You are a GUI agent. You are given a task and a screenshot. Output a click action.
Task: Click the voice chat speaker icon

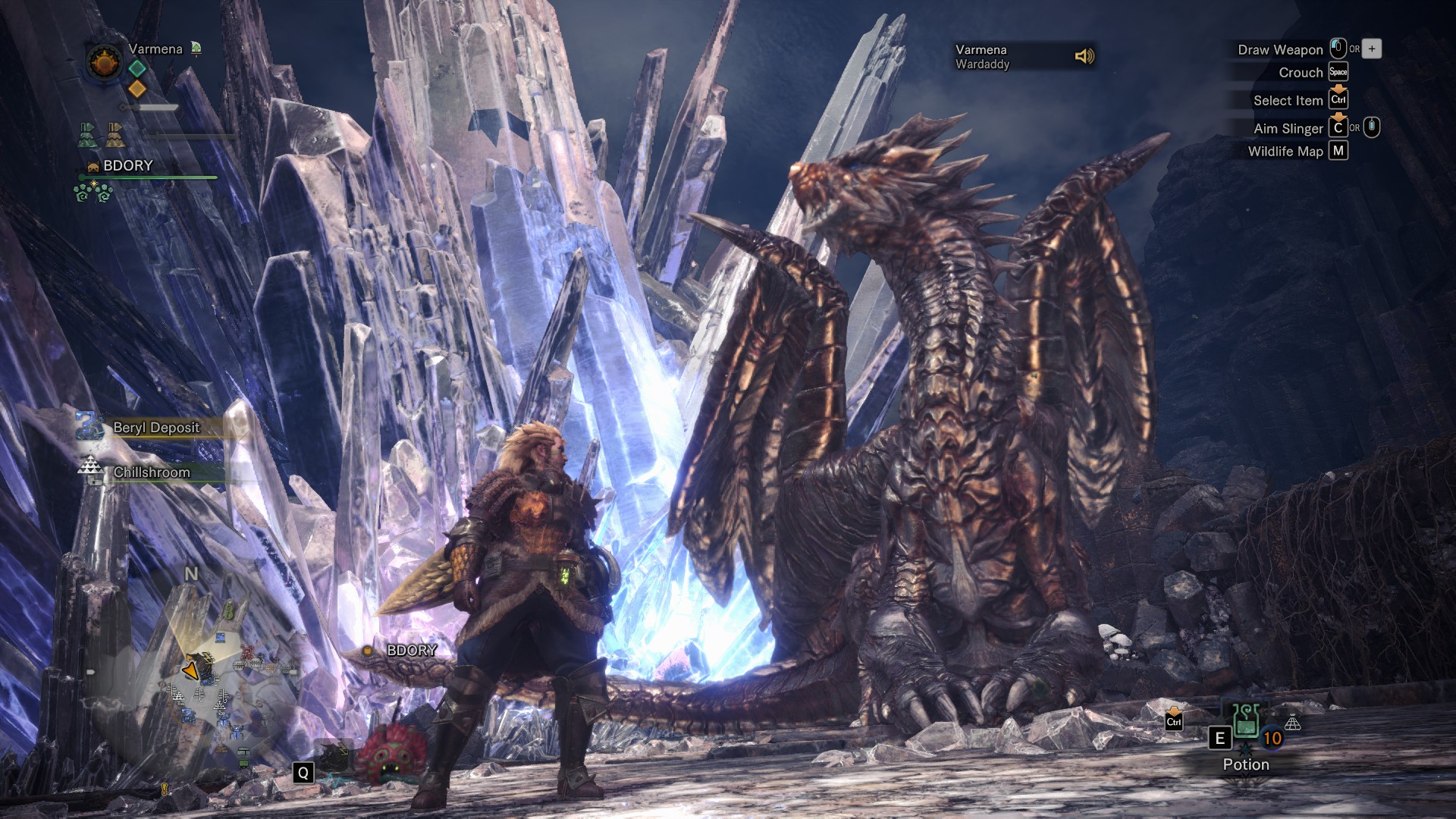pos(1084,56)
